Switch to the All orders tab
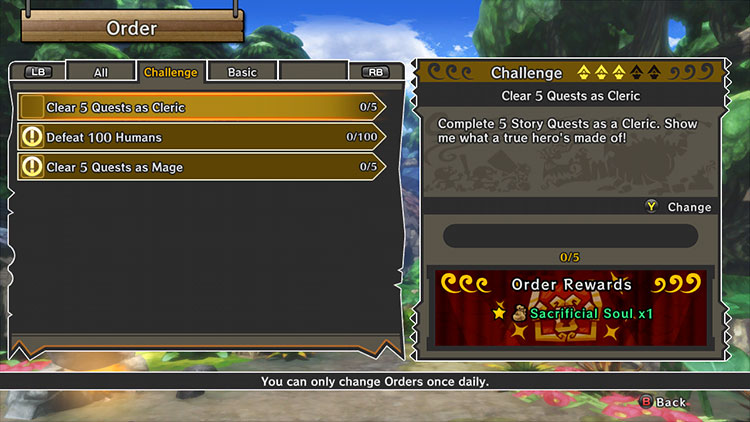 pos(100,72)
